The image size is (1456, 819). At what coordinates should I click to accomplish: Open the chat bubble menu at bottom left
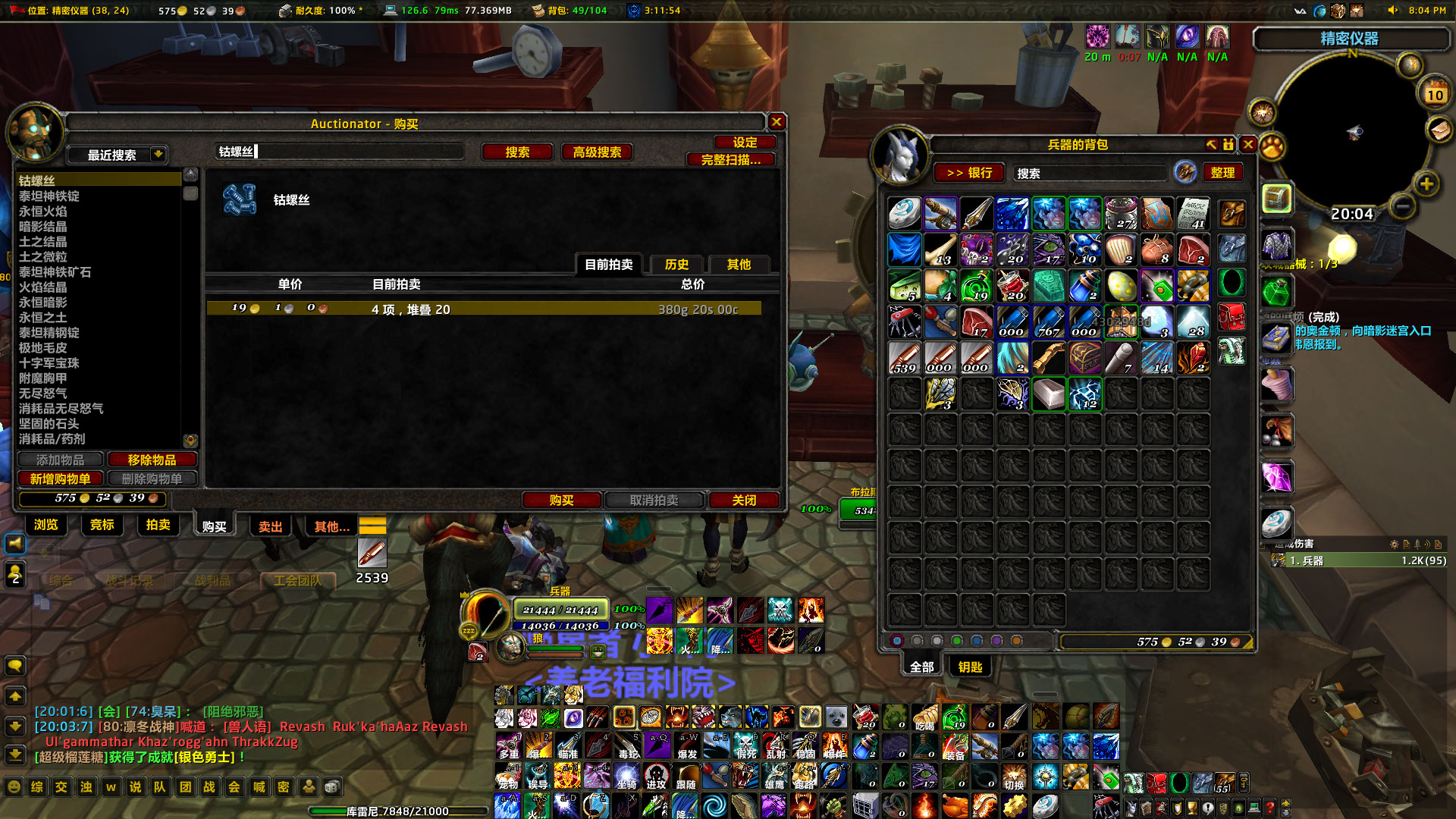(15, 666)
